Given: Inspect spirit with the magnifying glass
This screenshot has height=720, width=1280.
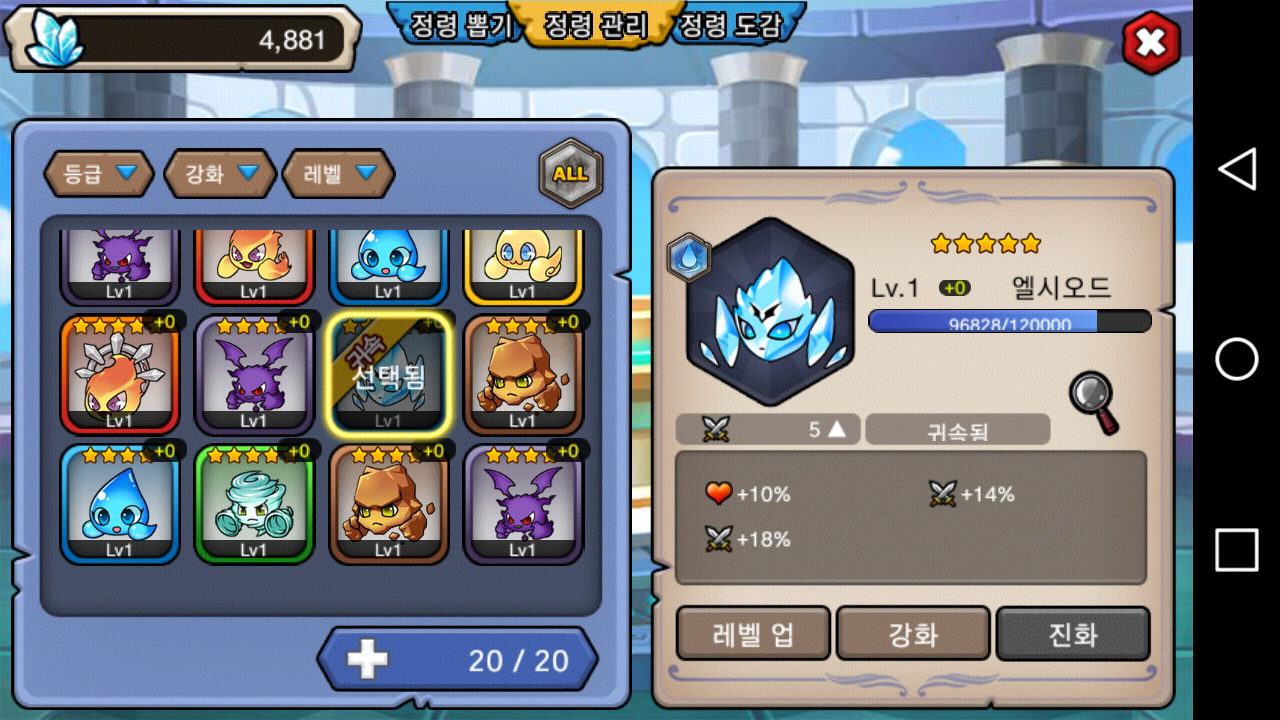Looking at the screenshot, I should tap(1093, 402).
